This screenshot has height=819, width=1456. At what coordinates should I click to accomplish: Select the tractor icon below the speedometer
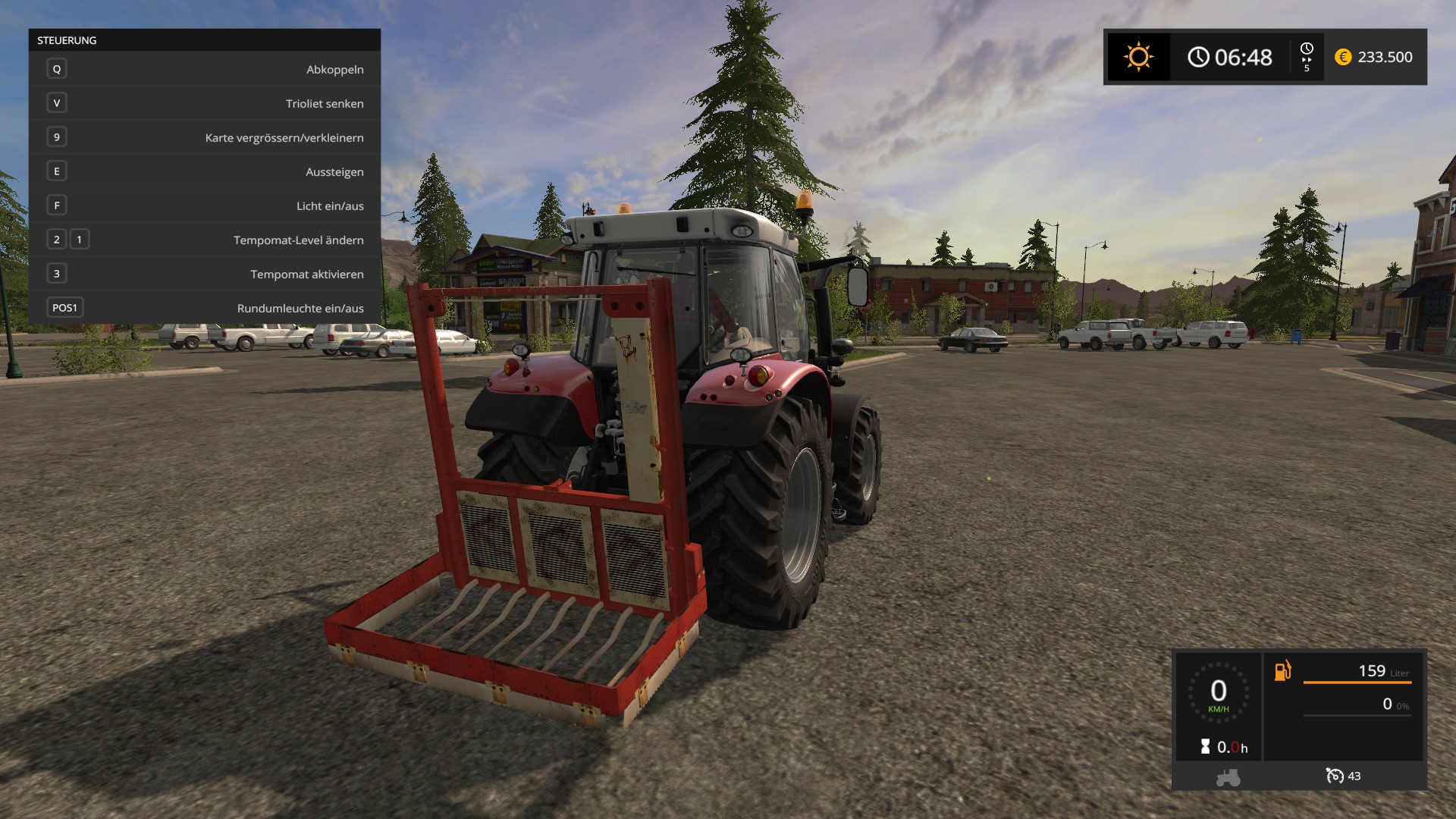tap(1228, 777)
